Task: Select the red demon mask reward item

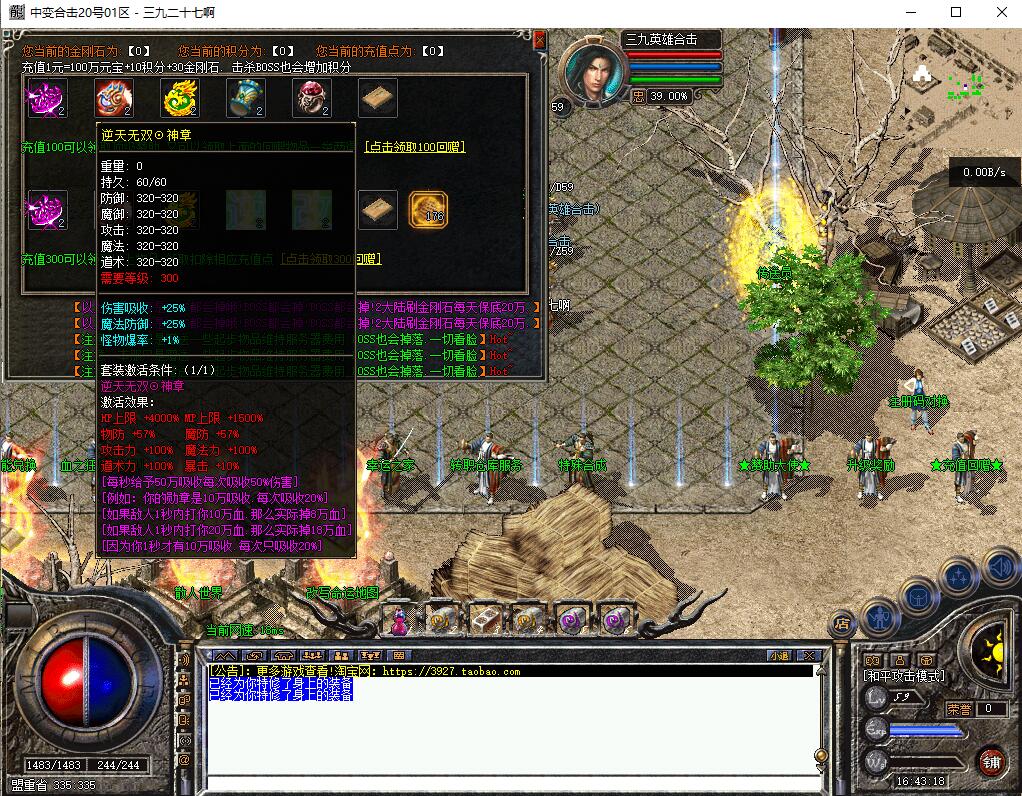Action: click(114, 98)
